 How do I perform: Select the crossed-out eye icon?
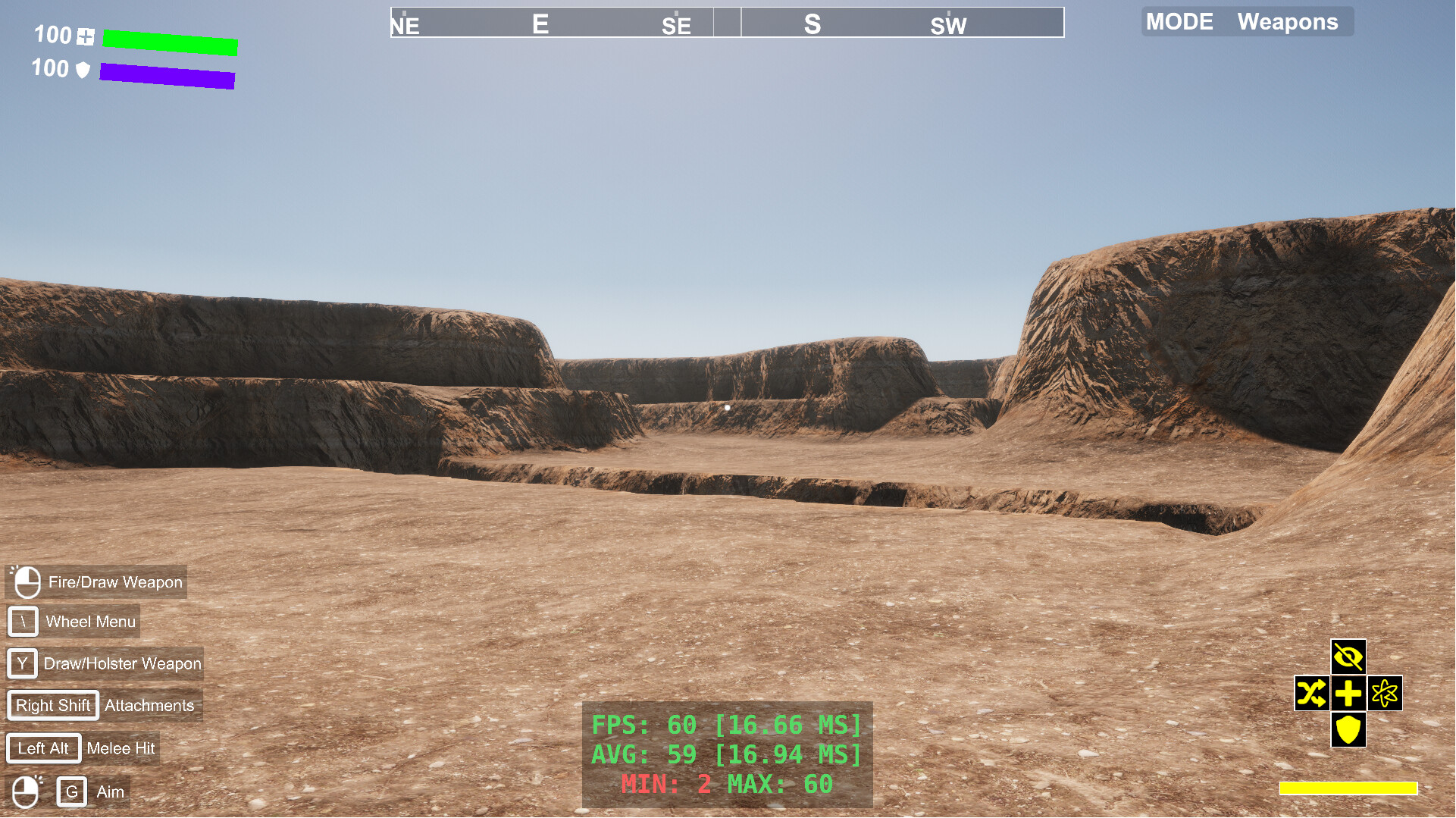tap(1348, 657)
